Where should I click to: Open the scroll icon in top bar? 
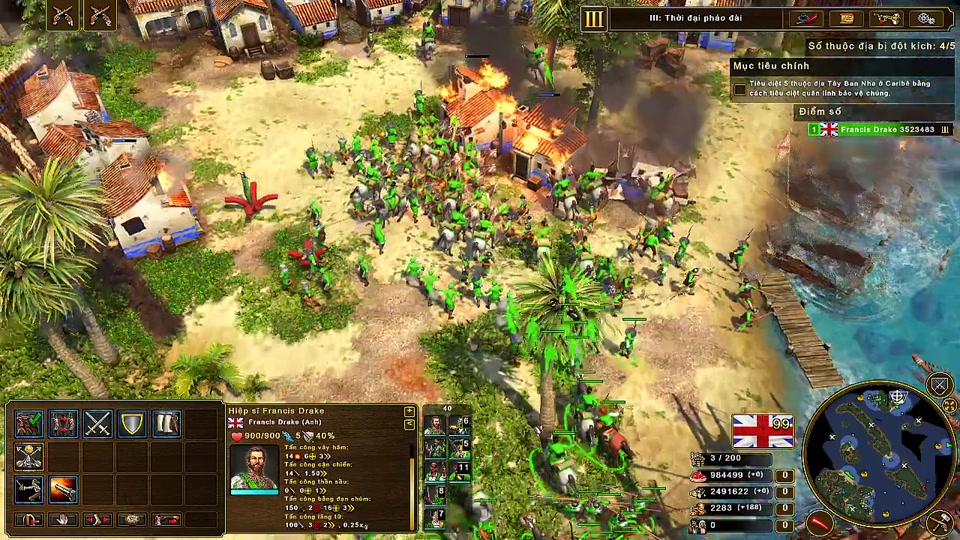[x=847, y=18]
